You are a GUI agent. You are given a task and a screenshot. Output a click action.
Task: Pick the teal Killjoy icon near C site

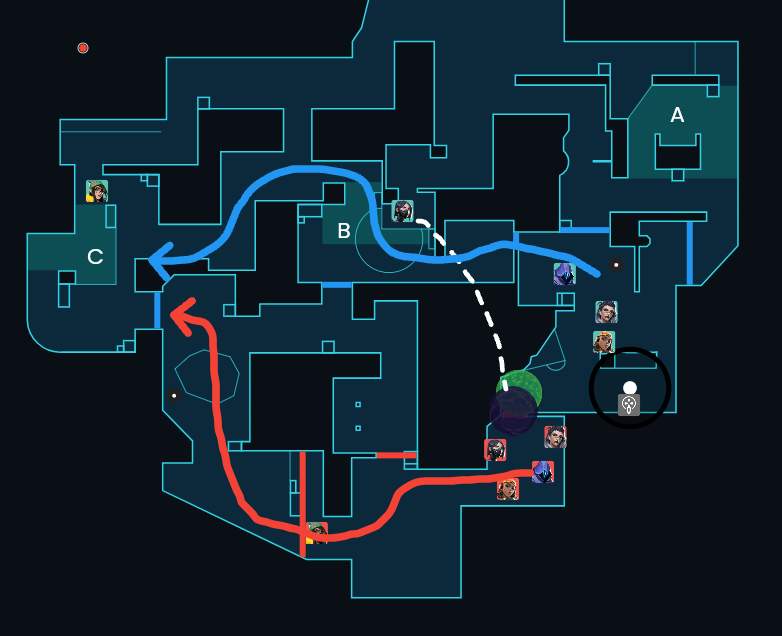97,190
